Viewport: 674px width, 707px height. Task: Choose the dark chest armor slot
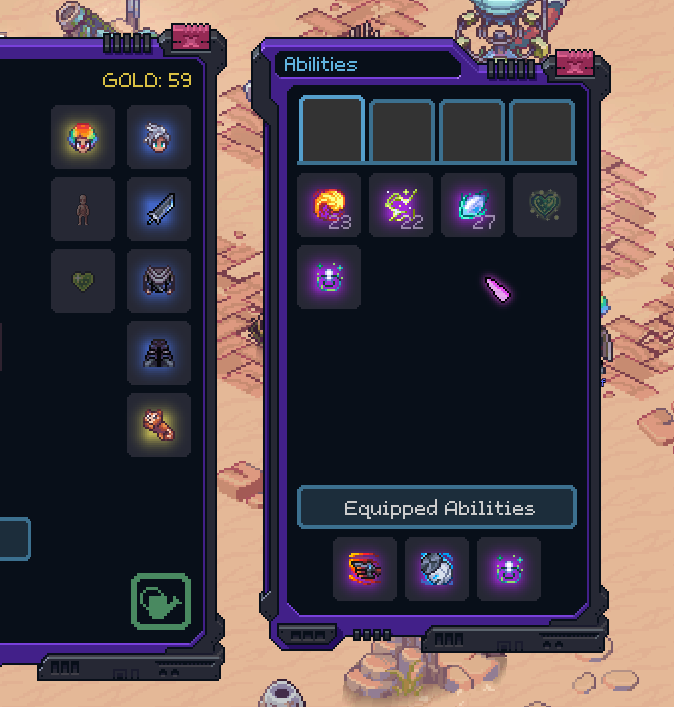click(159, 281)
